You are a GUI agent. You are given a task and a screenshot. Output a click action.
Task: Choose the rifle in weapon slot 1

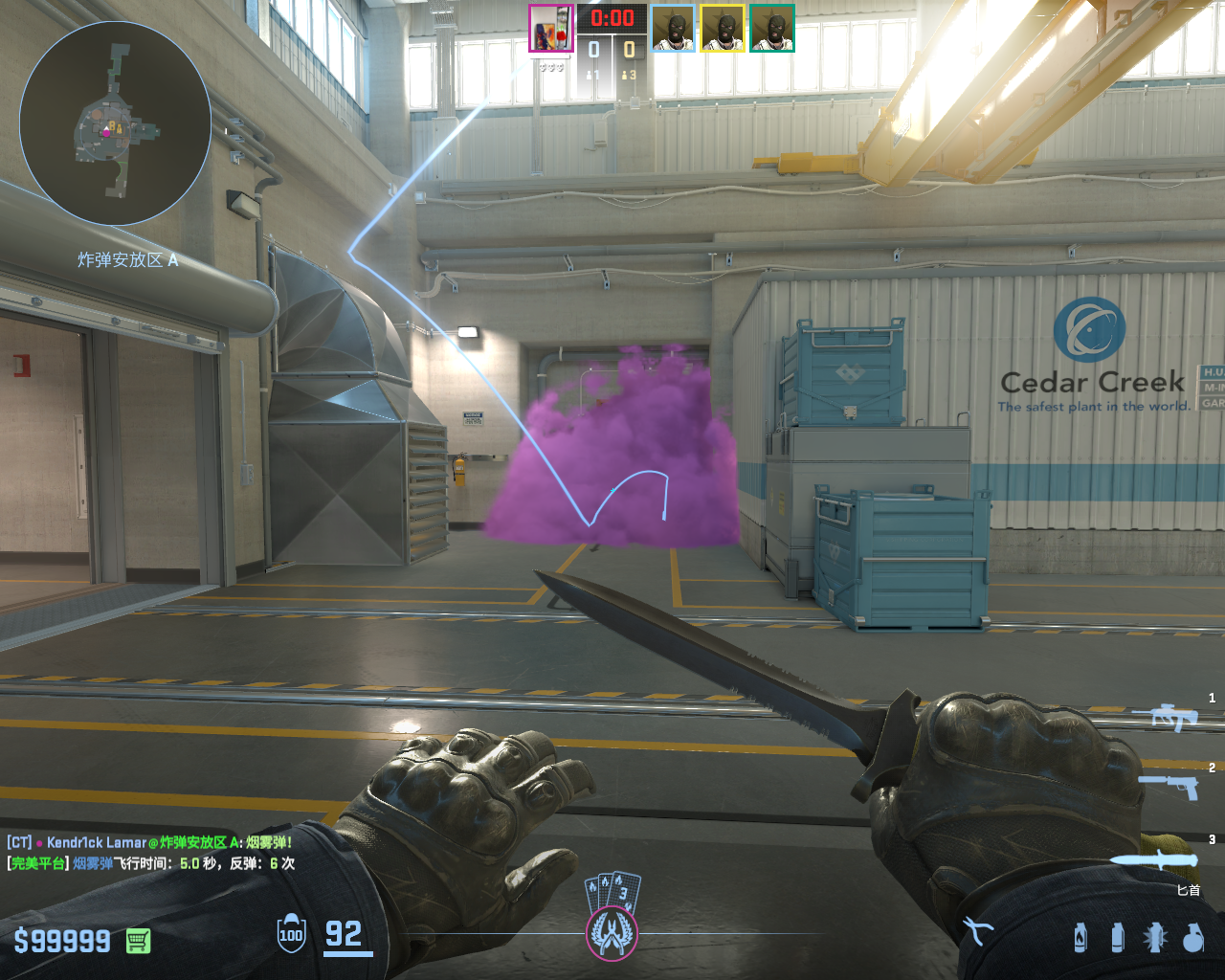[1166, 716]
